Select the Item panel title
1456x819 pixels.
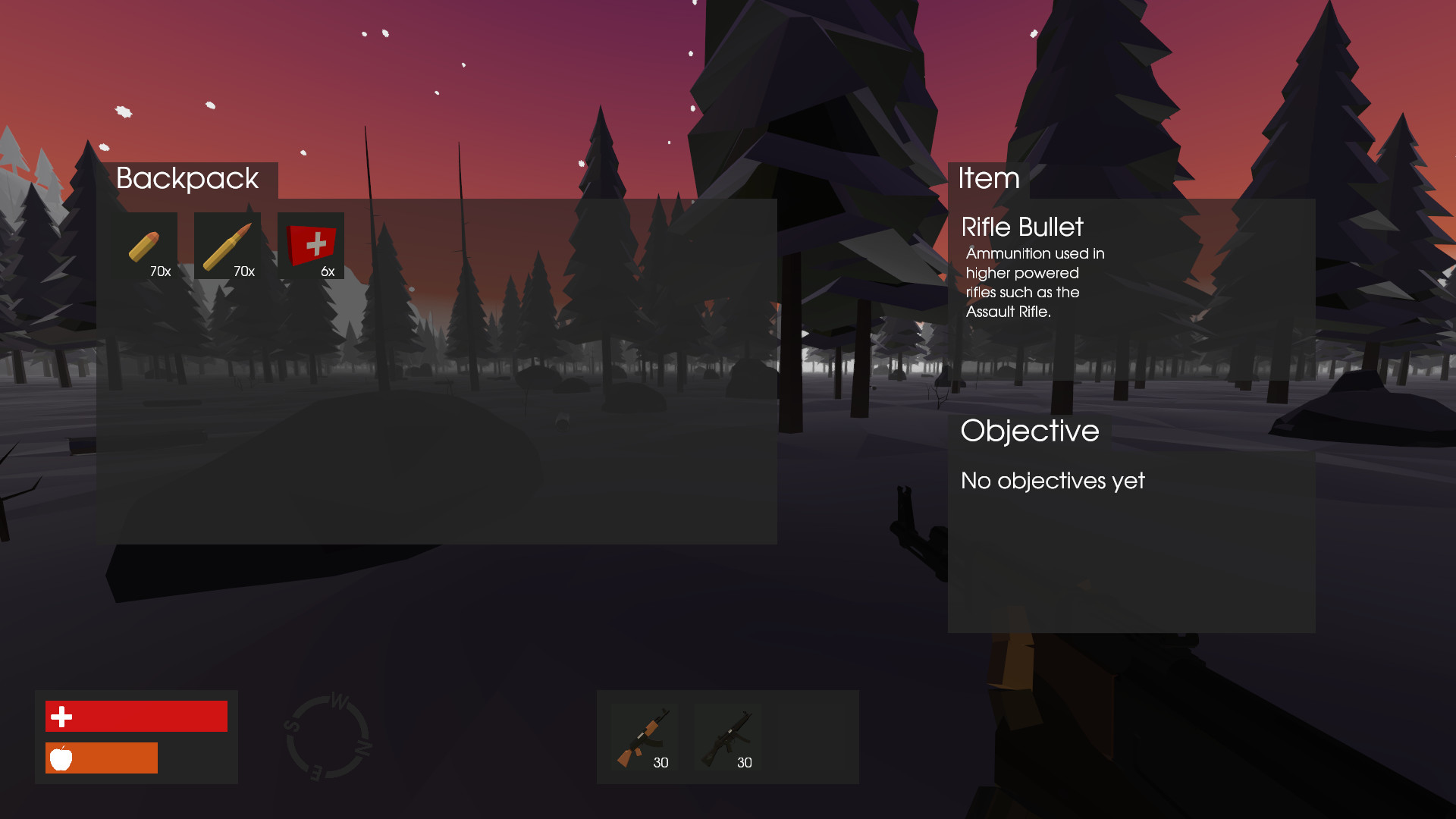coord(988,179)
